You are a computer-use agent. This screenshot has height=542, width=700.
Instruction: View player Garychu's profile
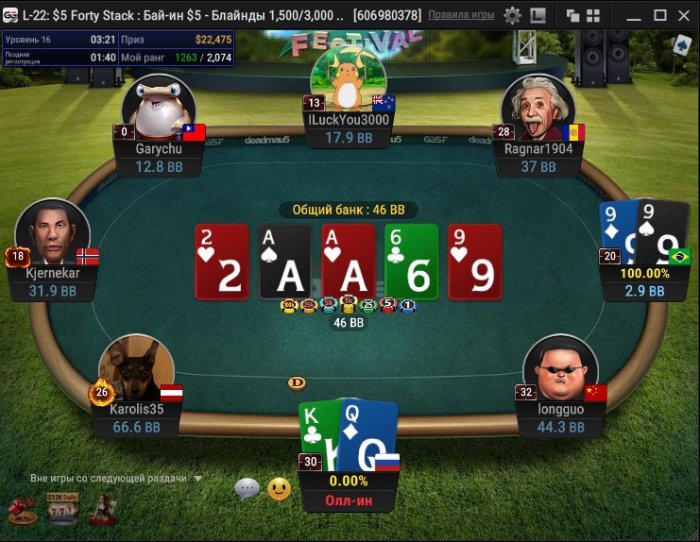[x=157, y=108]
